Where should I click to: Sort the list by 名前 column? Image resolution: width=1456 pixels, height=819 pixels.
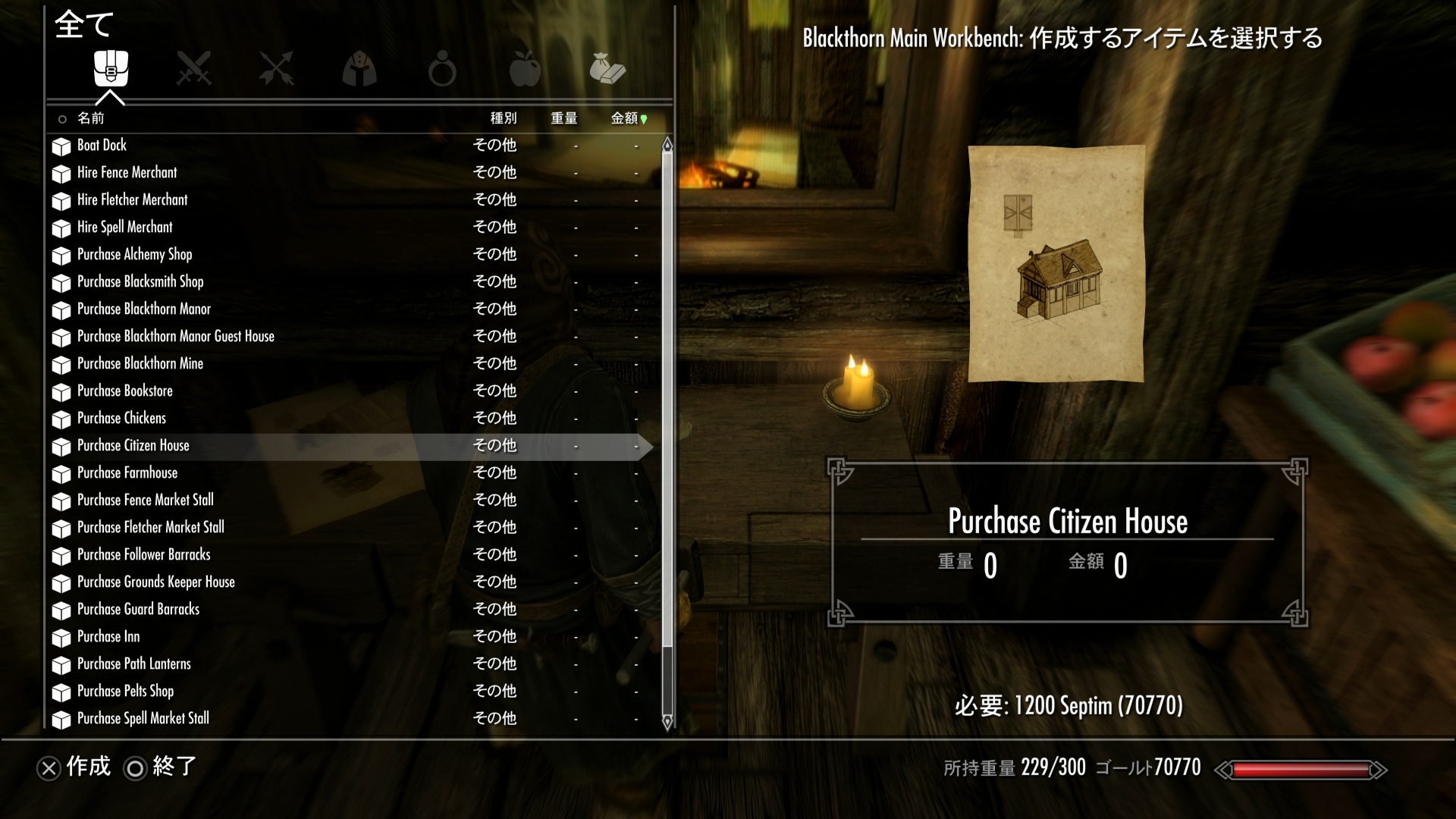pos(90,118)
